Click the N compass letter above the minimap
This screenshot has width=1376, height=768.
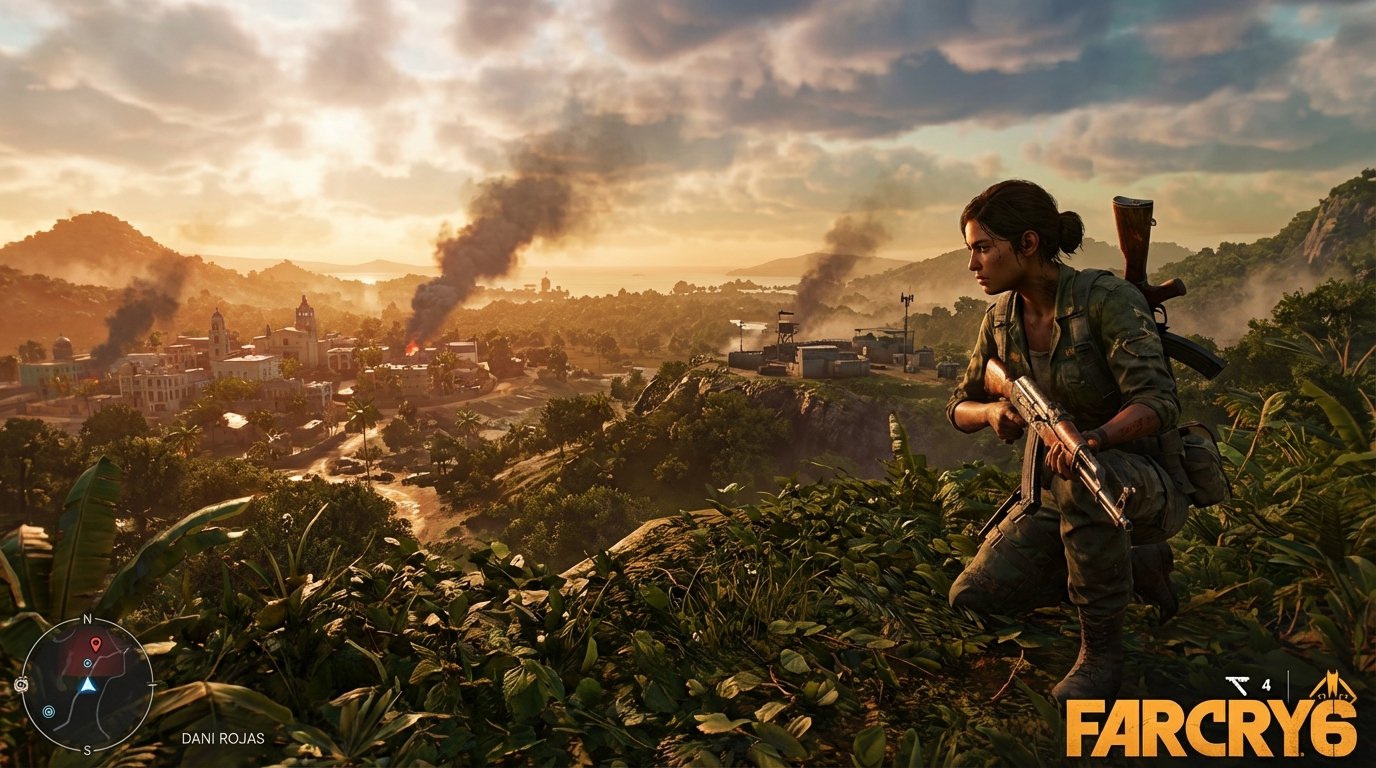(x=87, y=618)
